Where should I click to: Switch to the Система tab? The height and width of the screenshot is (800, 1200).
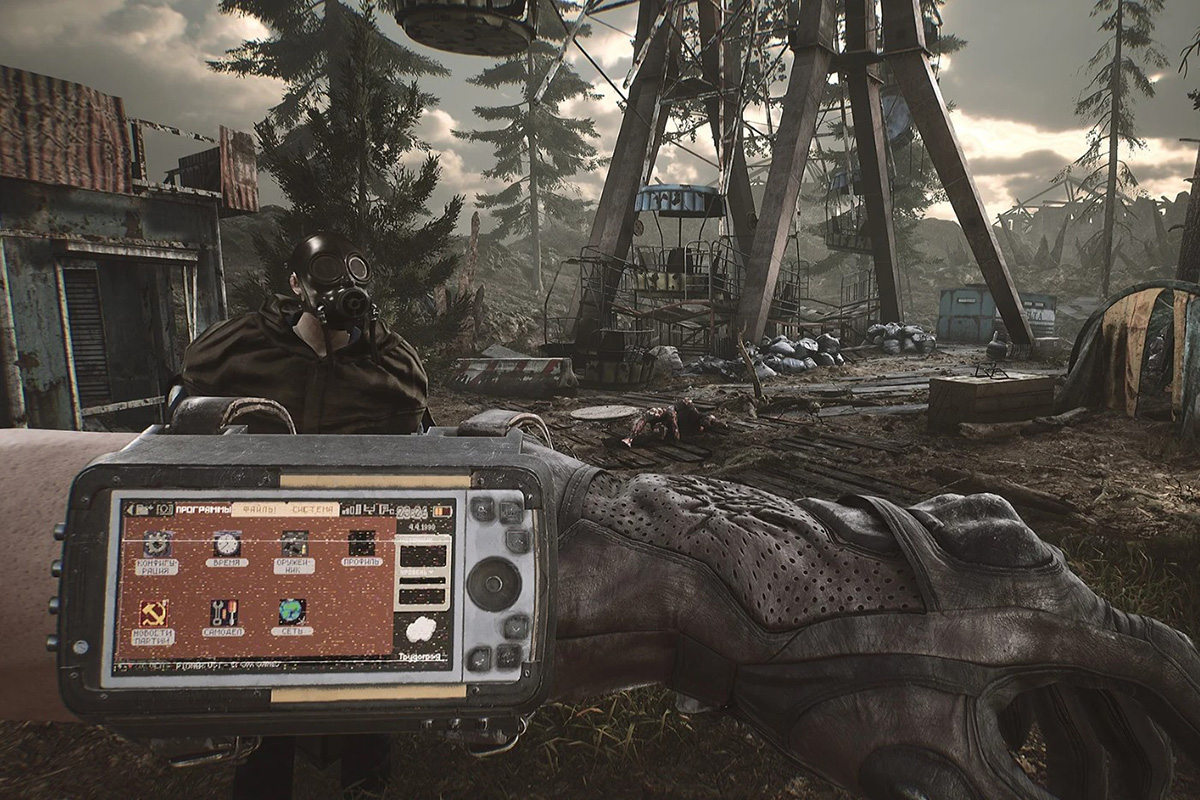pyautogui.click(x=311, y=509)
